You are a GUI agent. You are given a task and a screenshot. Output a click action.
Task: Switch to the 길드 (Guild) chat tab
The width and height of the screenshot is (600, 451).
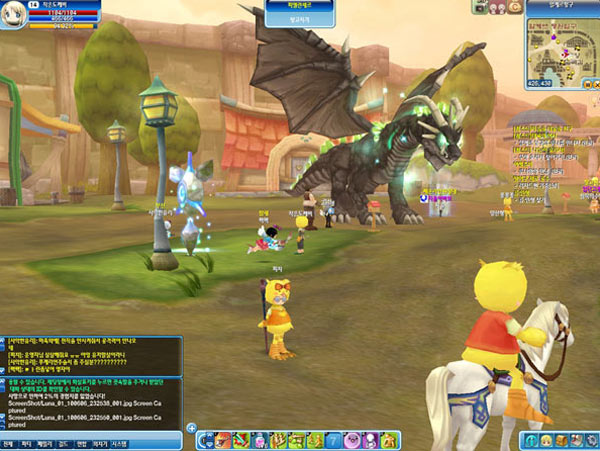[x=63, y=443]
